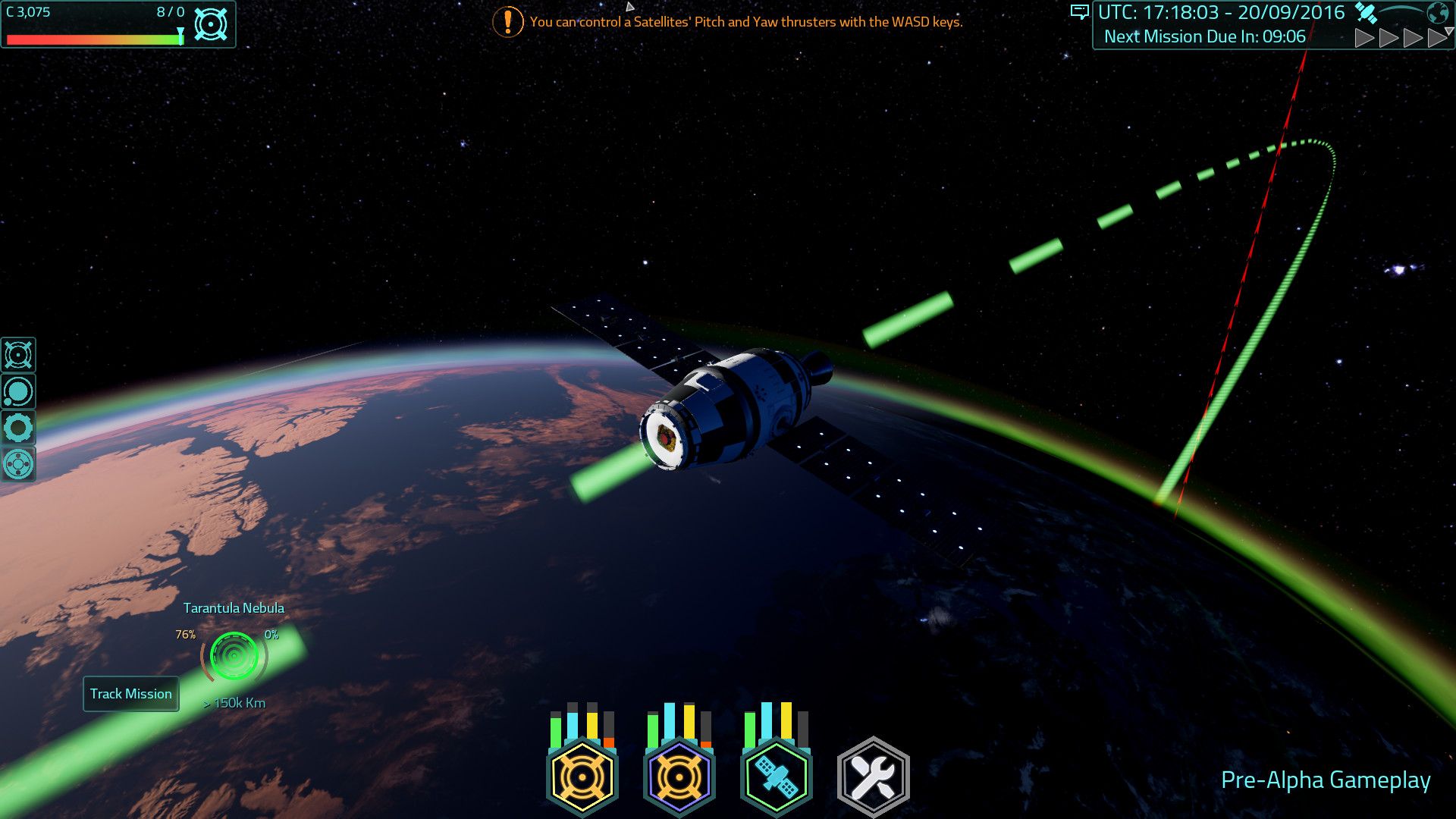Screen dimensions: 1456x819
Task: Open the yellow ground station hexagon
Action: click(x=582, y=776)
